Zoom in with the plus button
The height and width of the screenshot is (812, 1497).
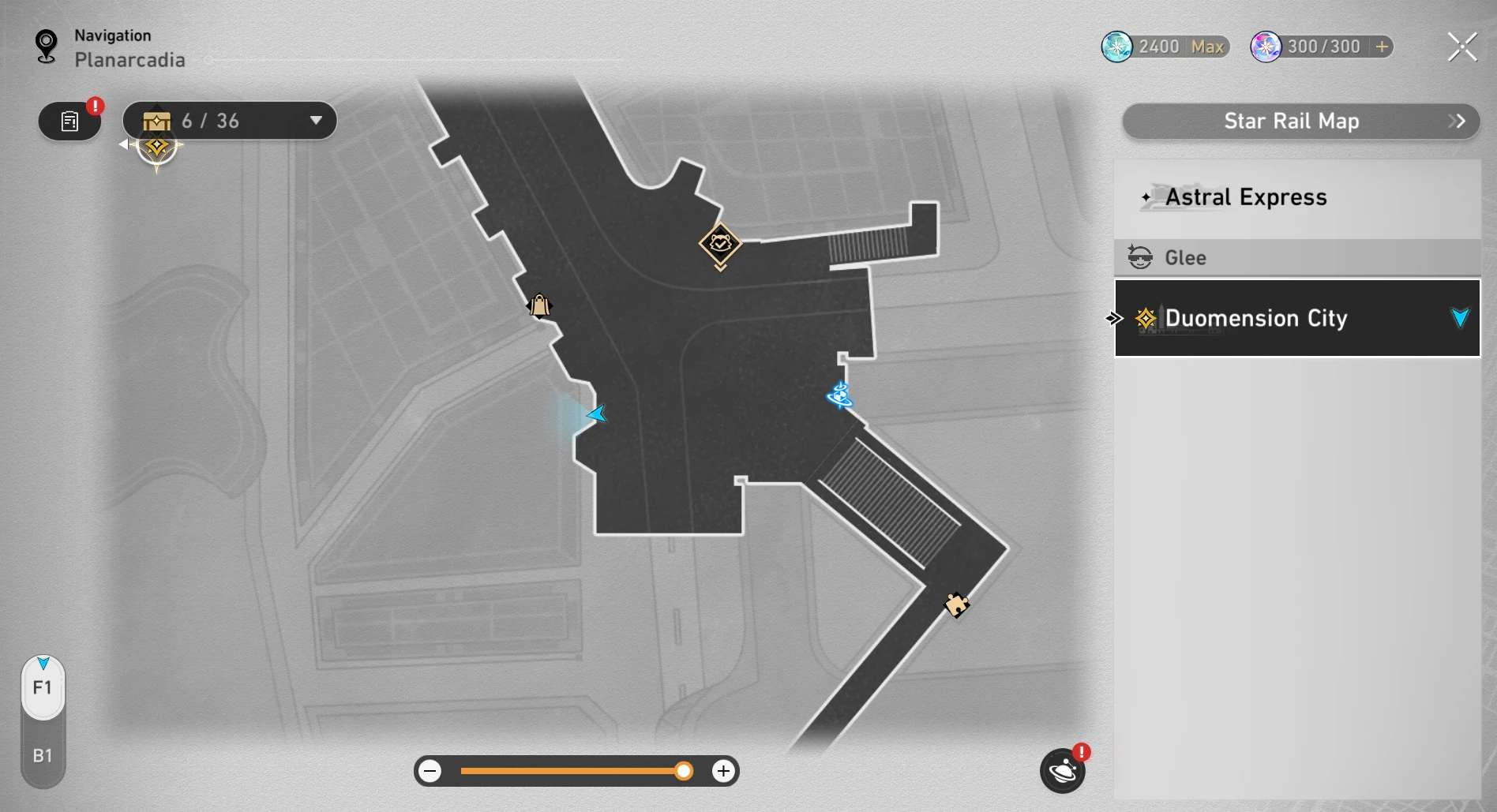click(722, 771)
